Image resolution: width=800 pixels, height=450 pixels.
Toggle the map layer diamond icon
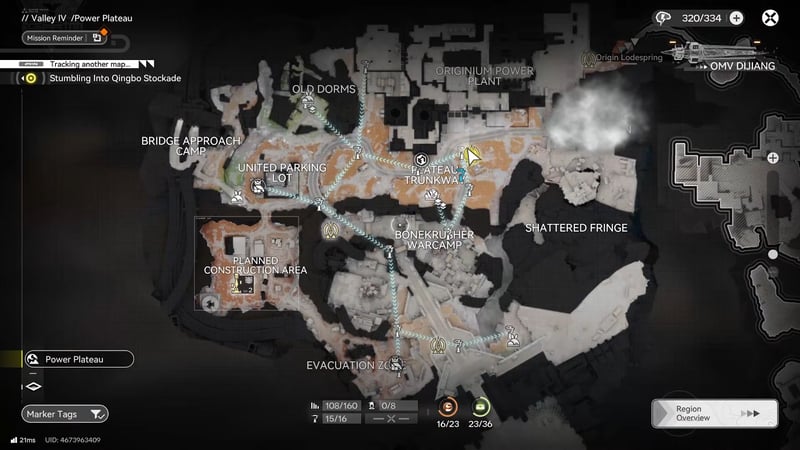pos(33,386)
